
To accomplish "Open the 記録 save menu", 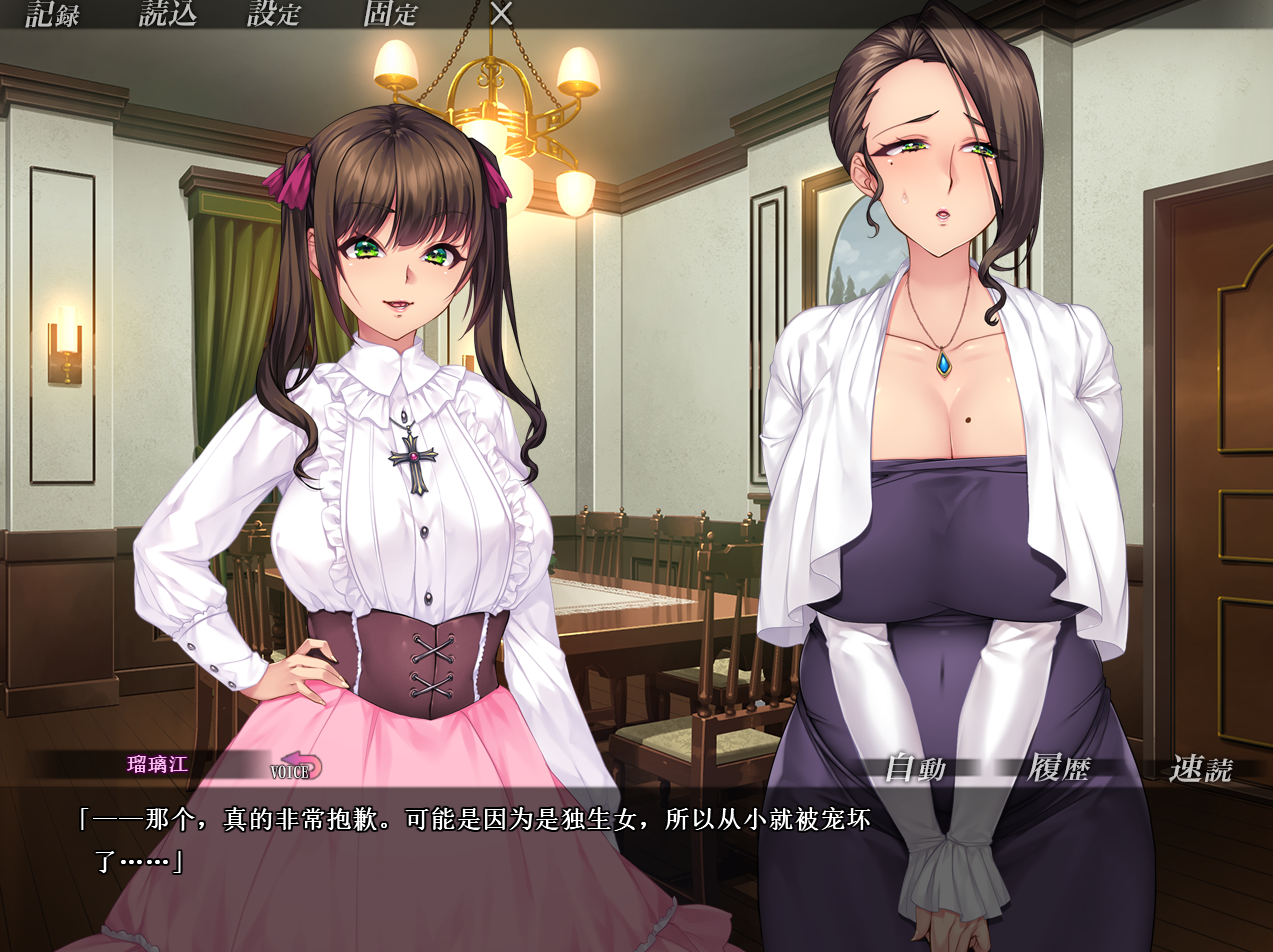I will [52, 14].
